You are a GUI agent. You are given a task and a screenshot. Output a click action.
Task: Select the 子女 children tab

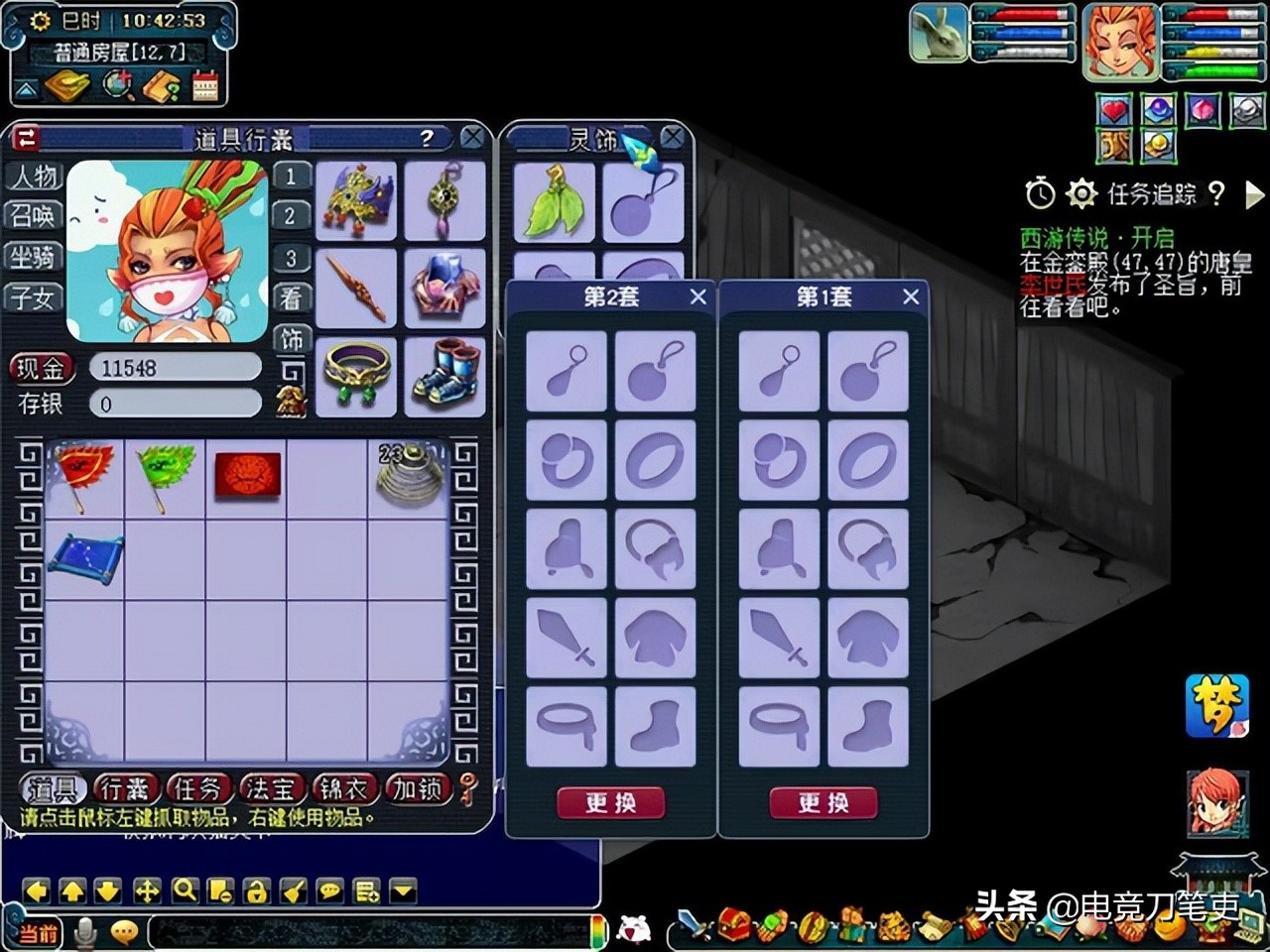coord(34,297)
